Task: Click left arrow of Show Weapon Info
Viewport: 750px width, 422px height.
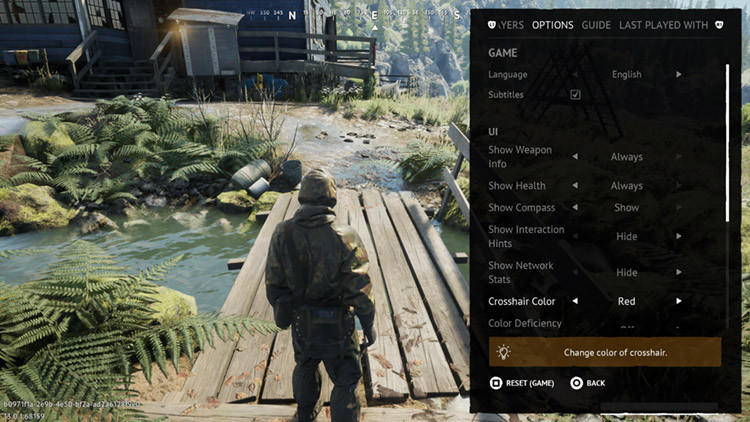Action: click(x=575, y=157)
